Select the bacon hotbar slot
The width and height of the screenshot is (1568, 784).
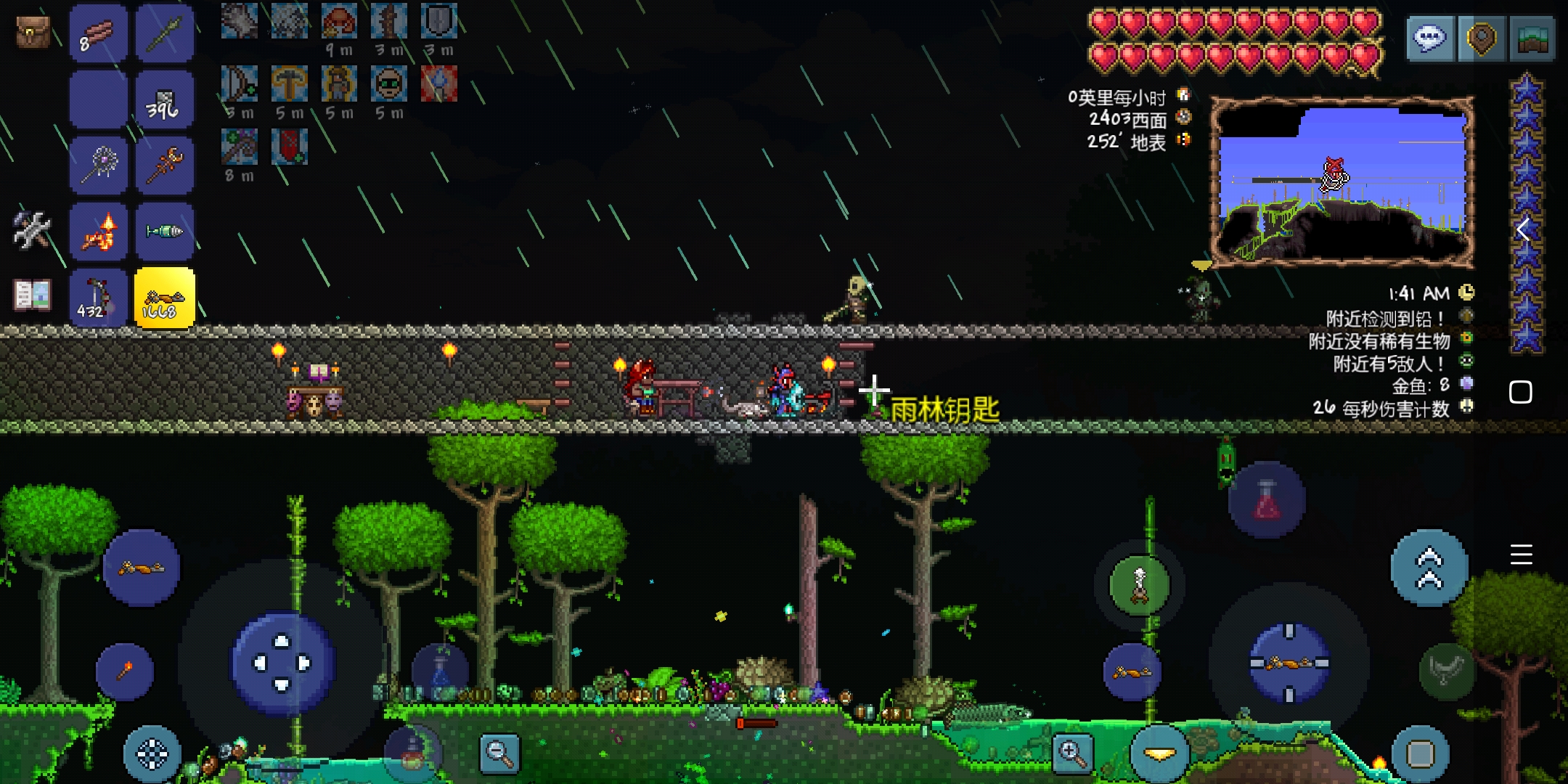98,34
